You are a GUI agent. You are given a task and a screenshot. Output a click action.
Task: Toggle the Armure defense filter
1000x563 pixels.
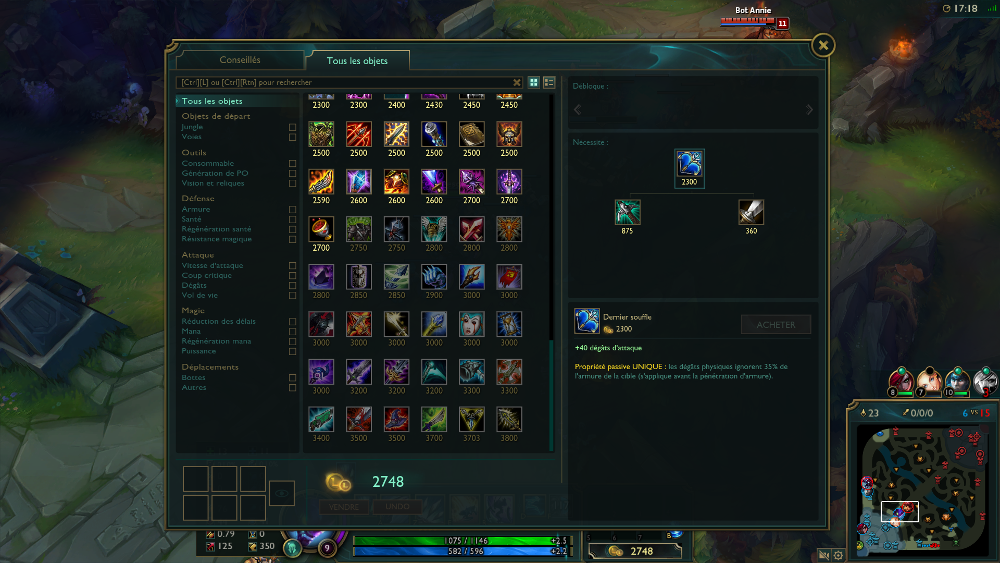click(292, 209)
